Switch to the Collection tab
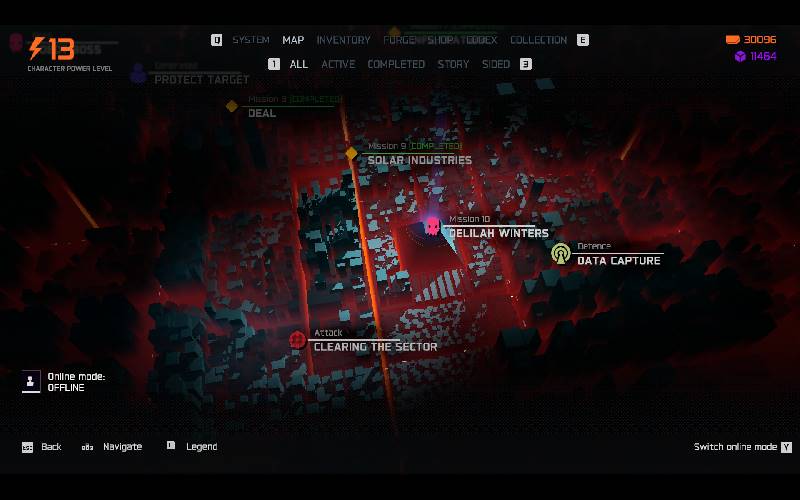Image resolution: width=800 pixels, height=500 pixels. pos(538,40)
